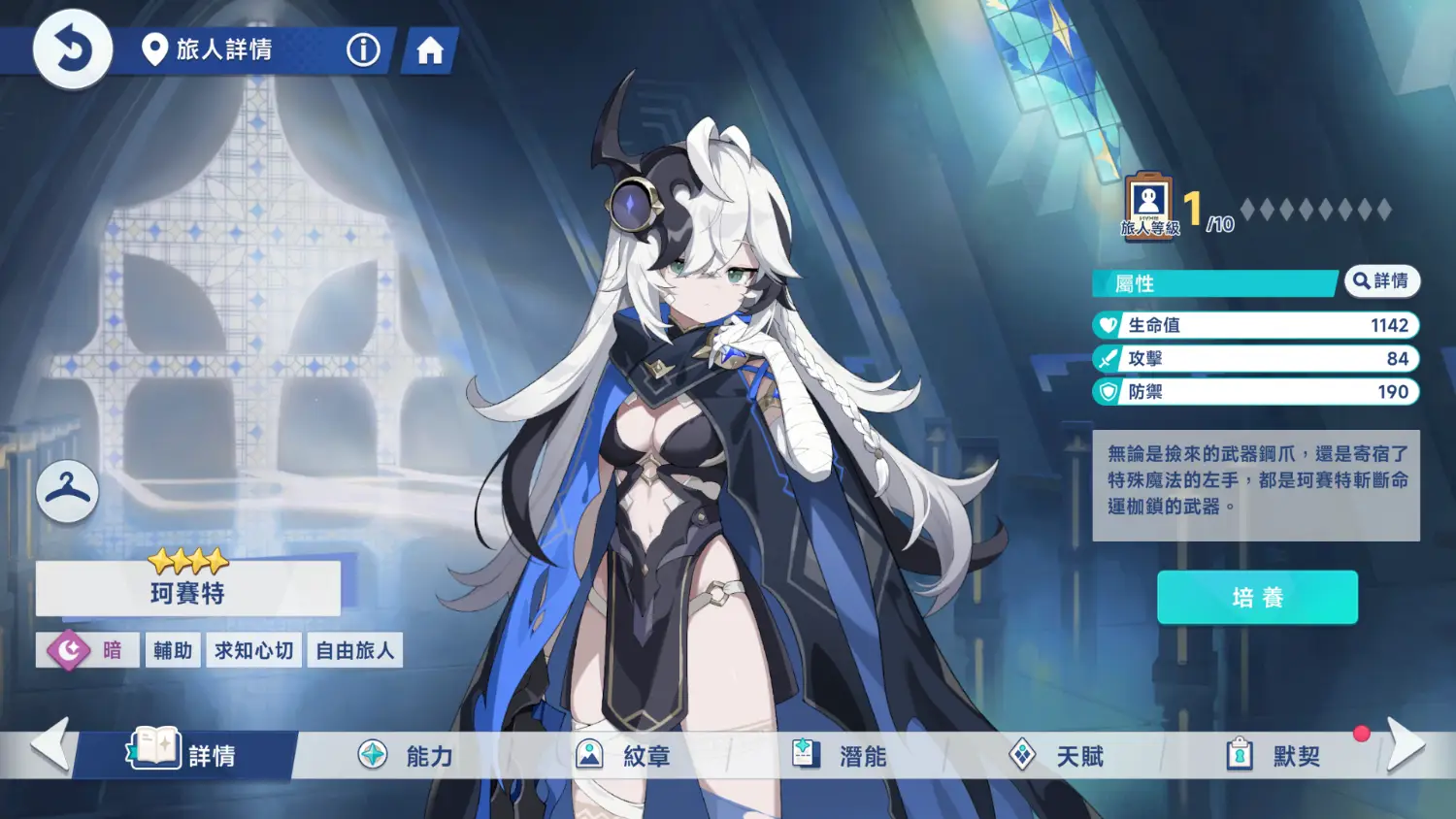Open the 默契 tab

pyautogui.click(x=1274, y=755)
